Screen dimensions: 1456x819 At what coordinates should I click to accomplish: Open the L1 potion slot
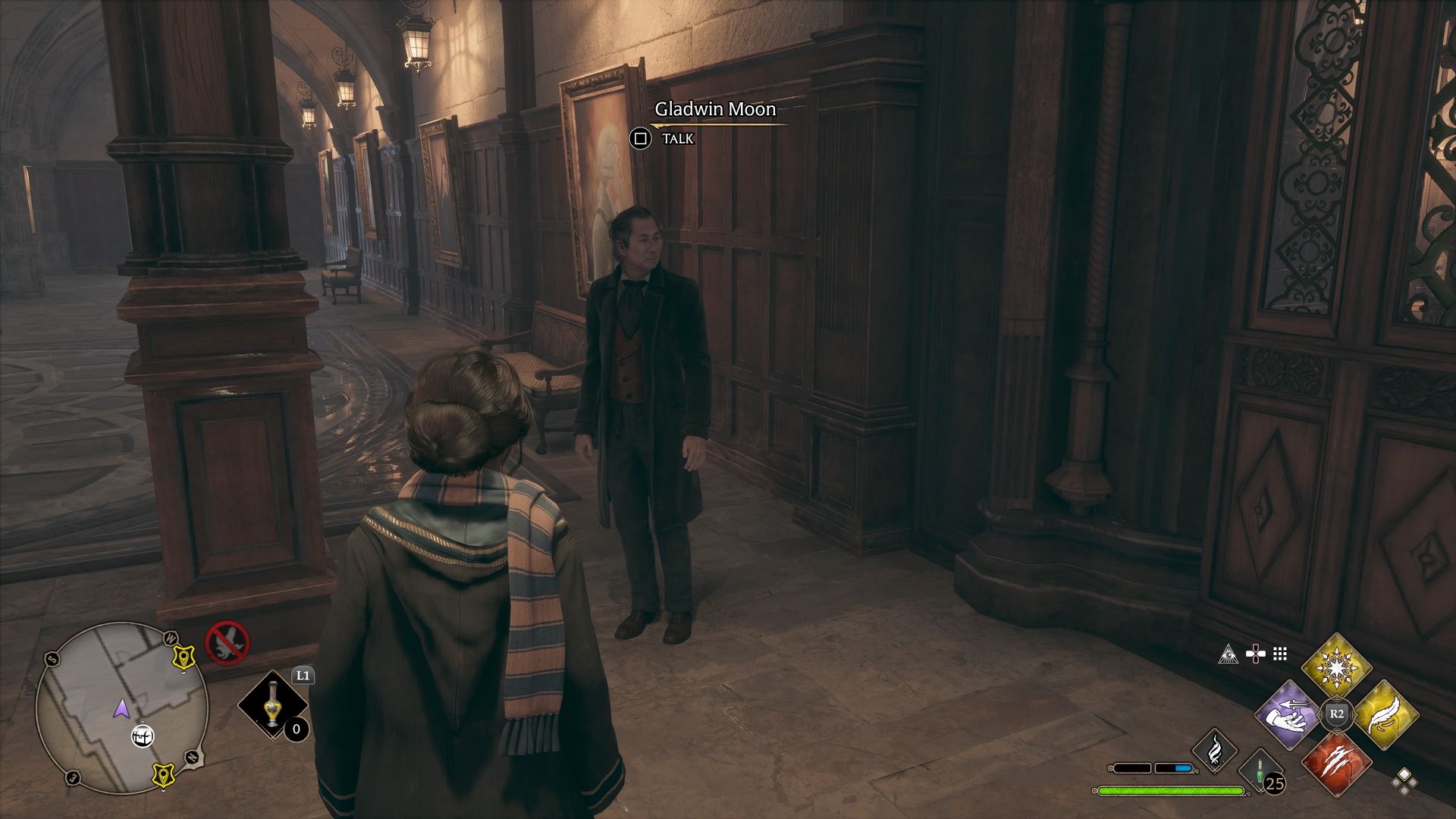point(271,704)
